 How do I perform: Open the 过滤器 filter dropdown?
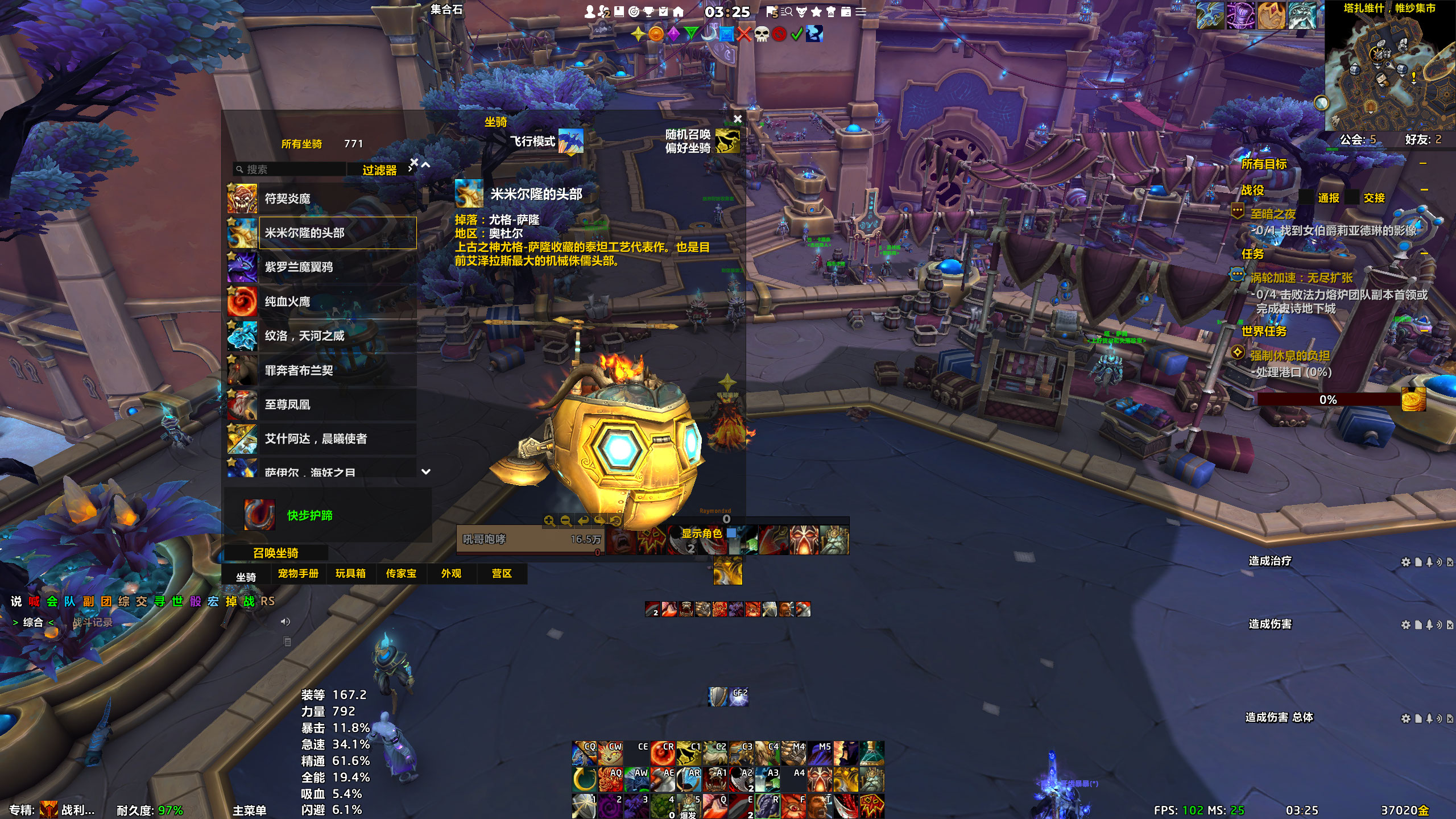pyautogui.click(x=380, y=170)
